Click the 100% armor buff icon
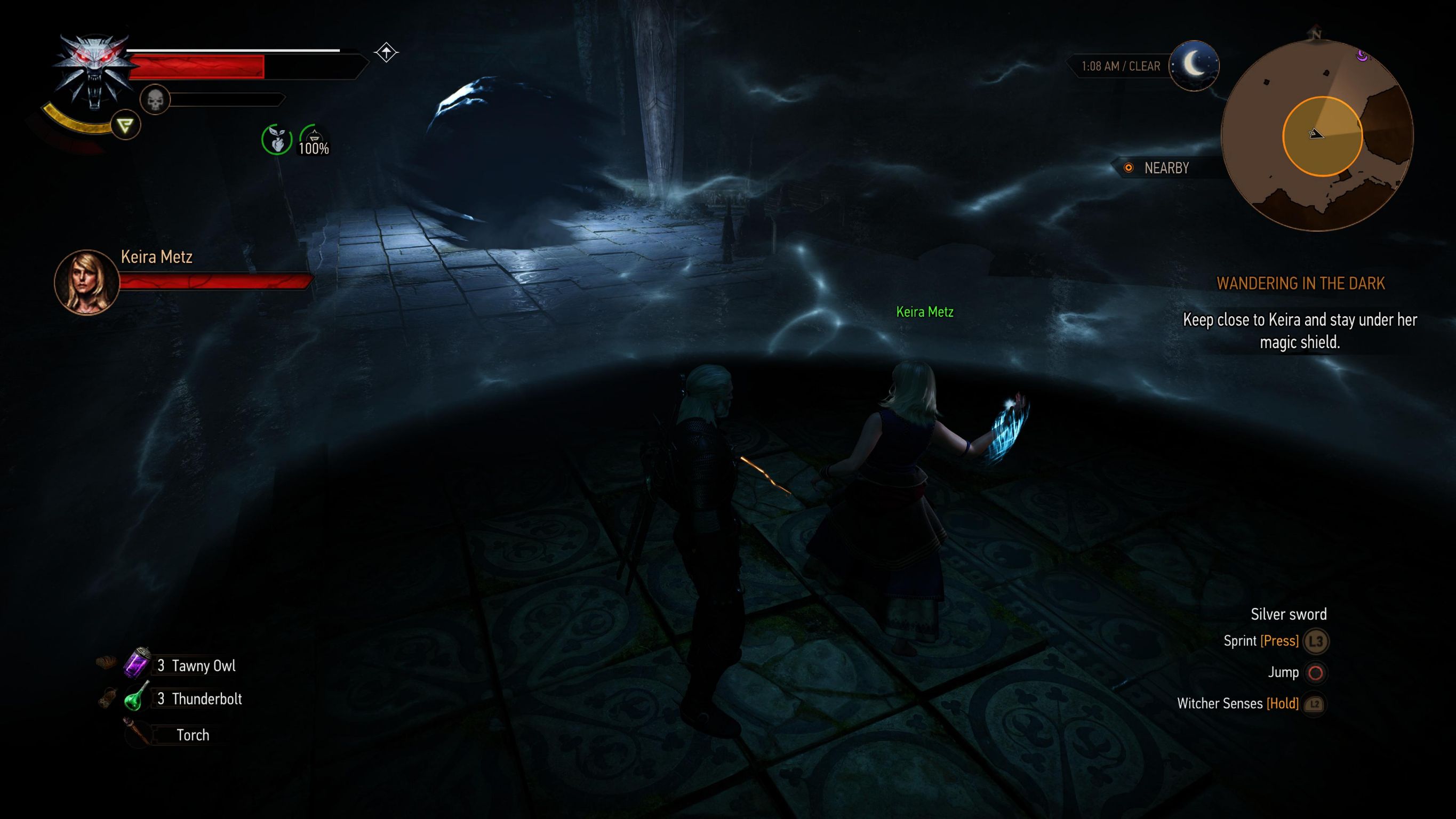This screenshot has width=1456, height=819. point(314,140)
